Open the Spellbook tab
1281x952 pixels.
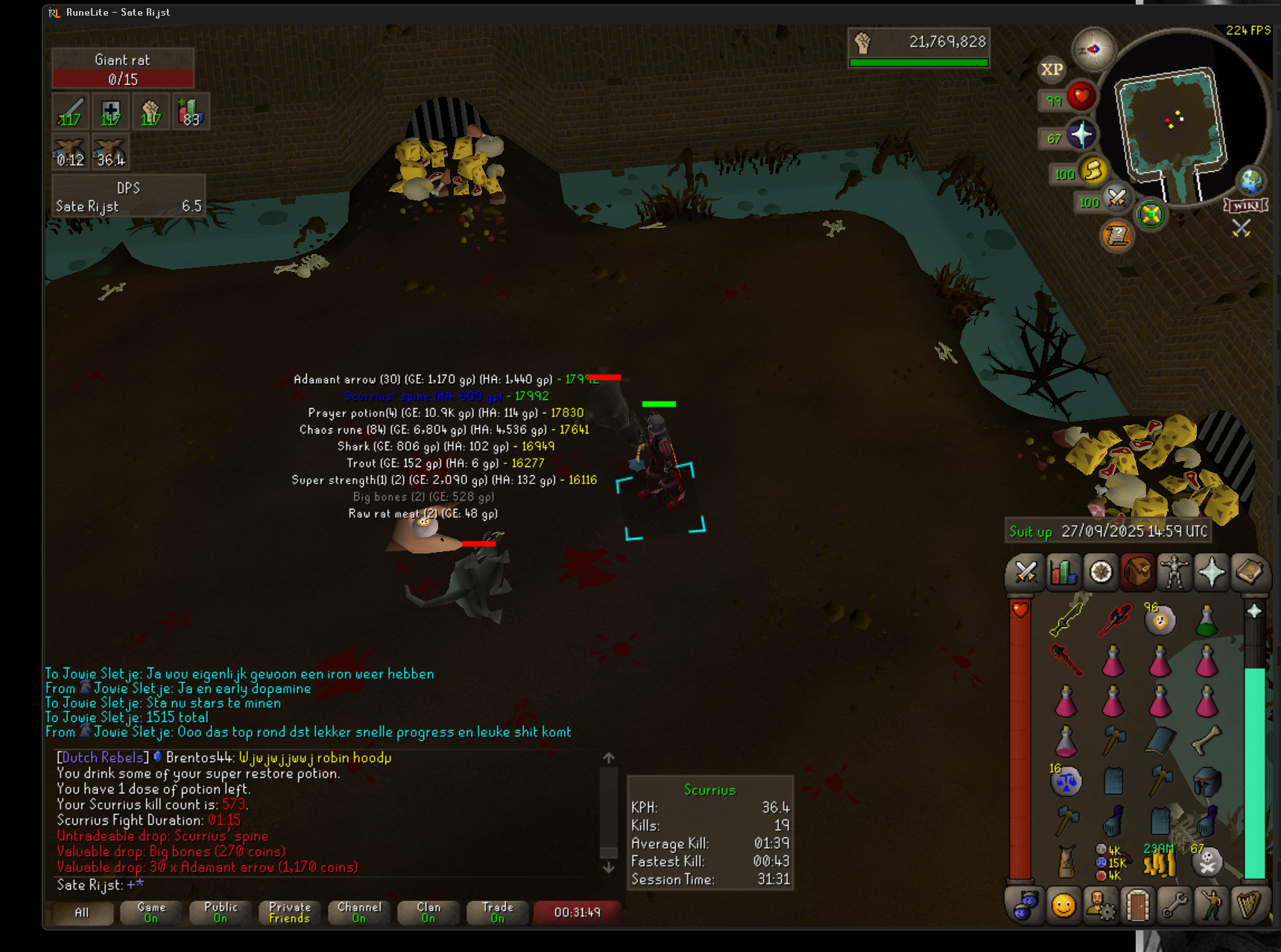click(1249, 572)
